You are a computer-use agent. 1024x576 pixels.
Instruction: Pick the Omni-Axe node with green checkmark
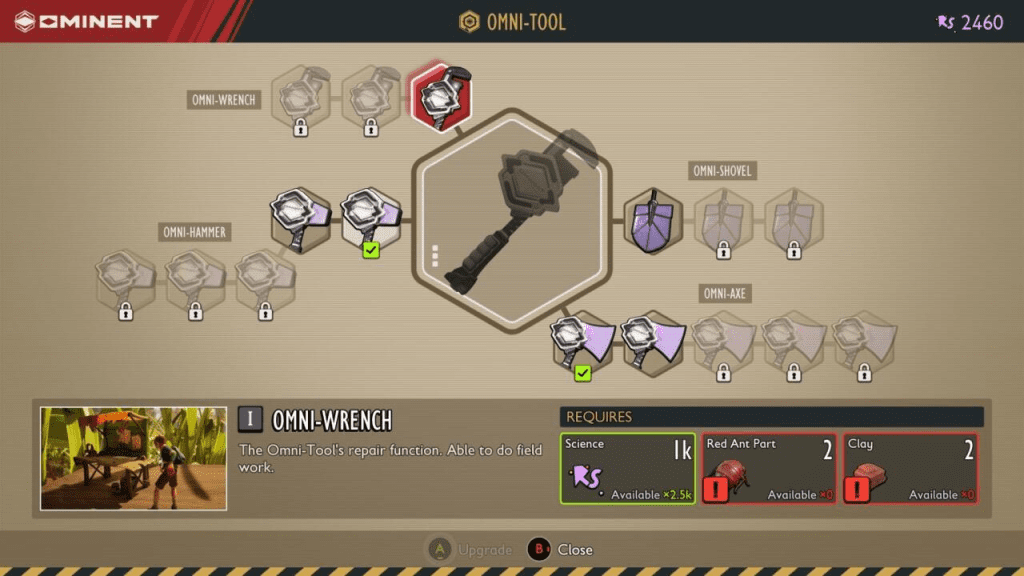[583, 341]
